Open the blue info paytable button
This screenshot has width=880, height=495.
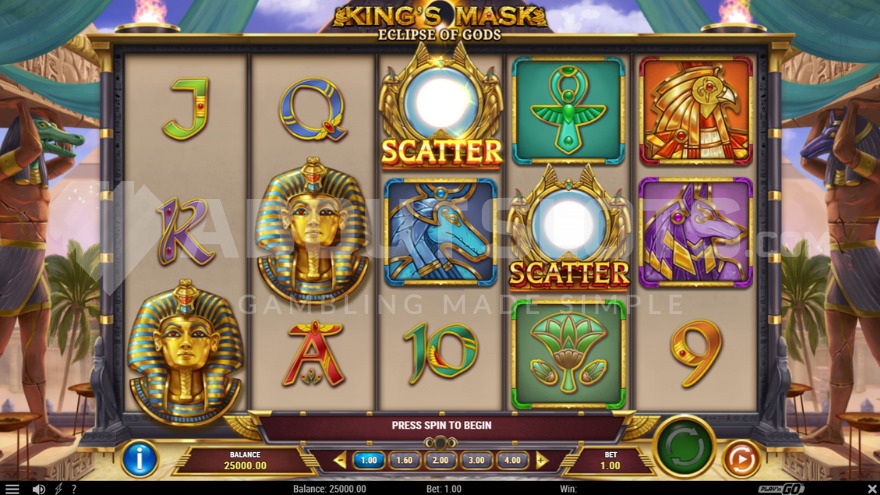[140, 459]
